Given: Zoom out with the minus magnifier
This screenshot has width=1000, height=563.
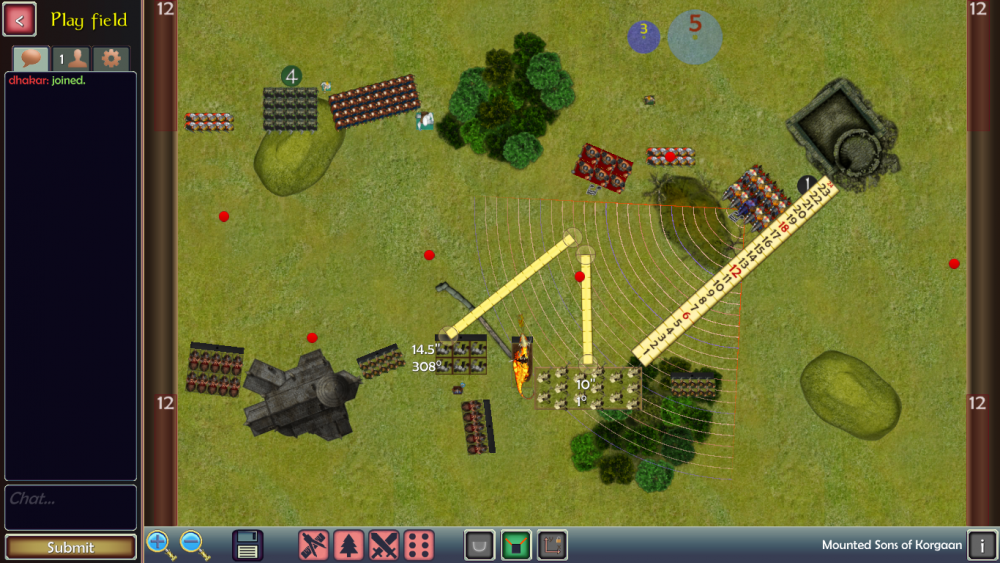Looking at the screenshot, I should 194,545.
